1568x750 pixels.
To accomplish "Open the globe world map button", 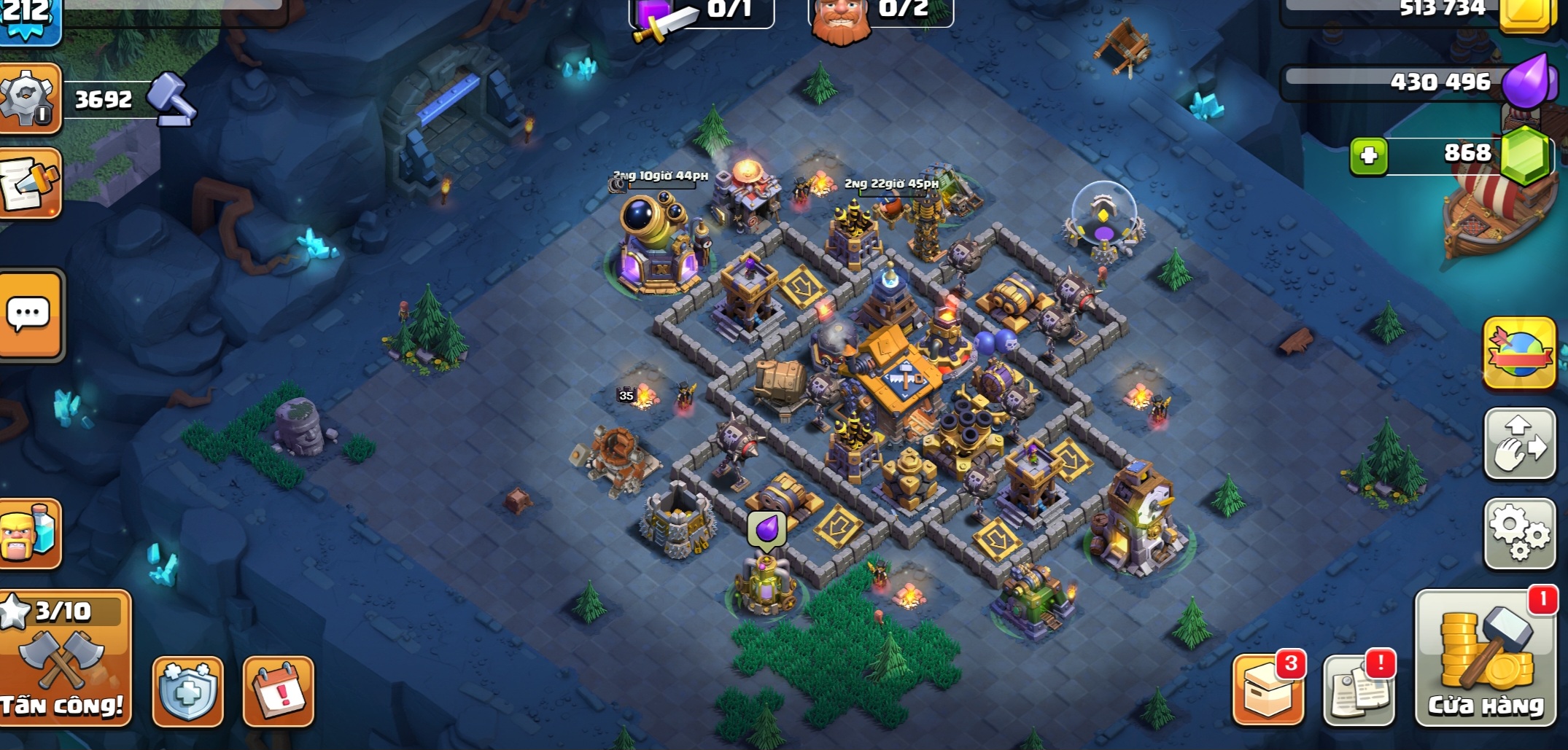I will pyautogui.click(x=1519, y=353).
